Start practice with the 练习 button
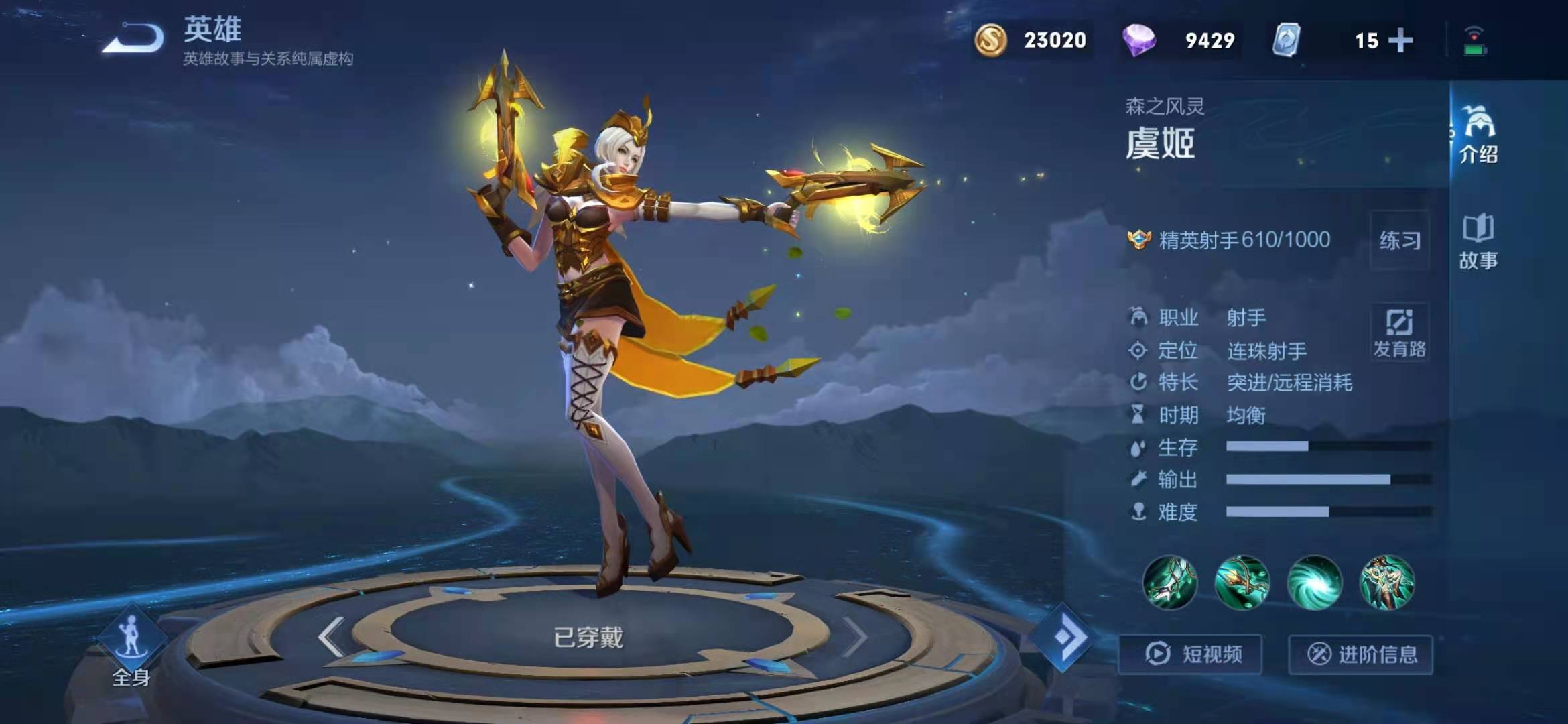 point(1400,240)
